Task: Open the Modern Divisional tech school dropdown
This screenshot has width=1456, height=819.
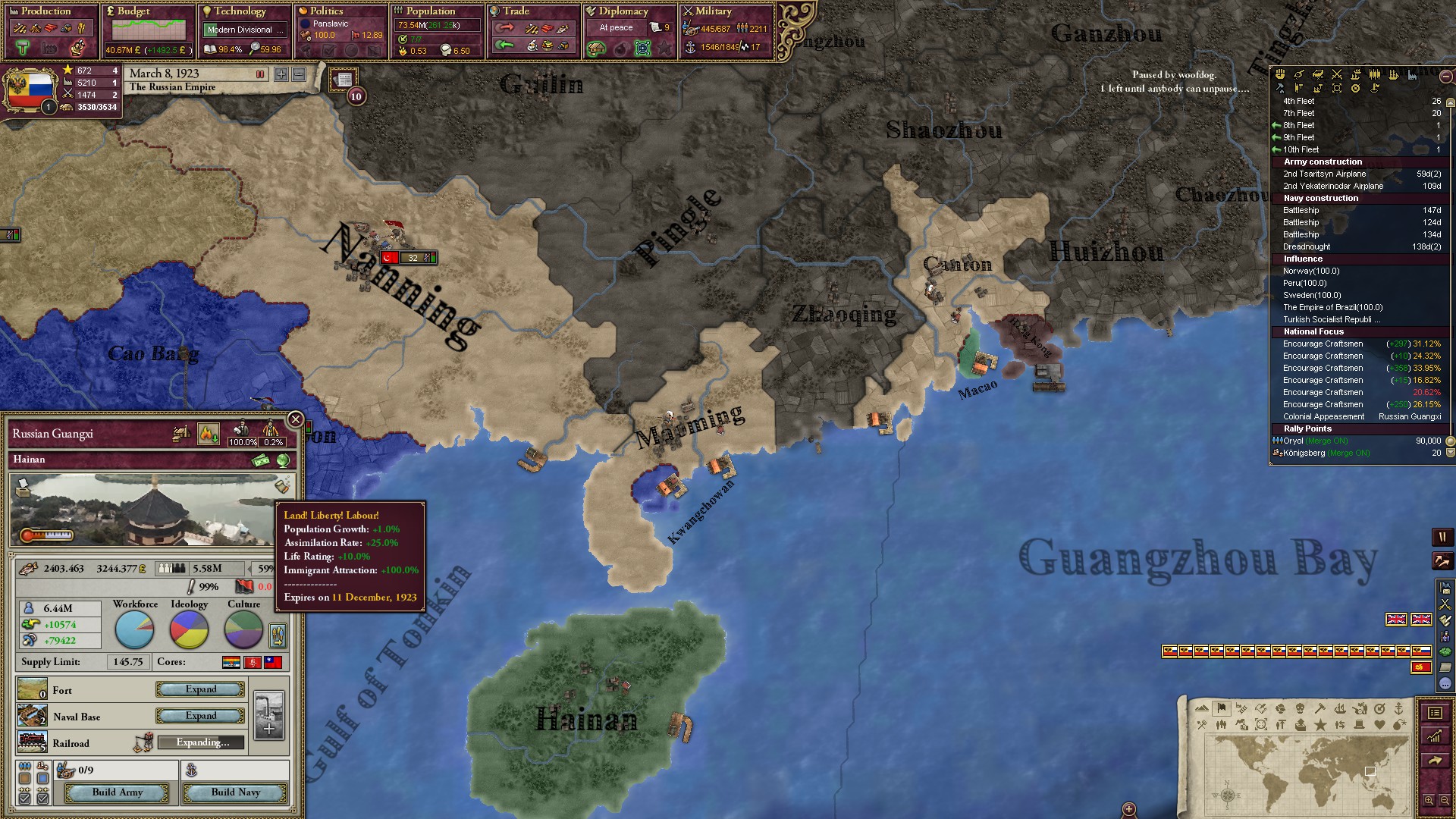Action: [x=243, y=30]
